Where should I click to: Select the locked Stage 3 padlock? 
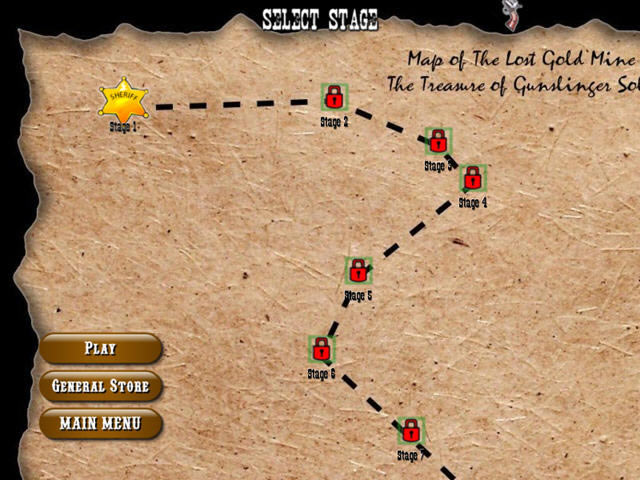coord(438,141)
